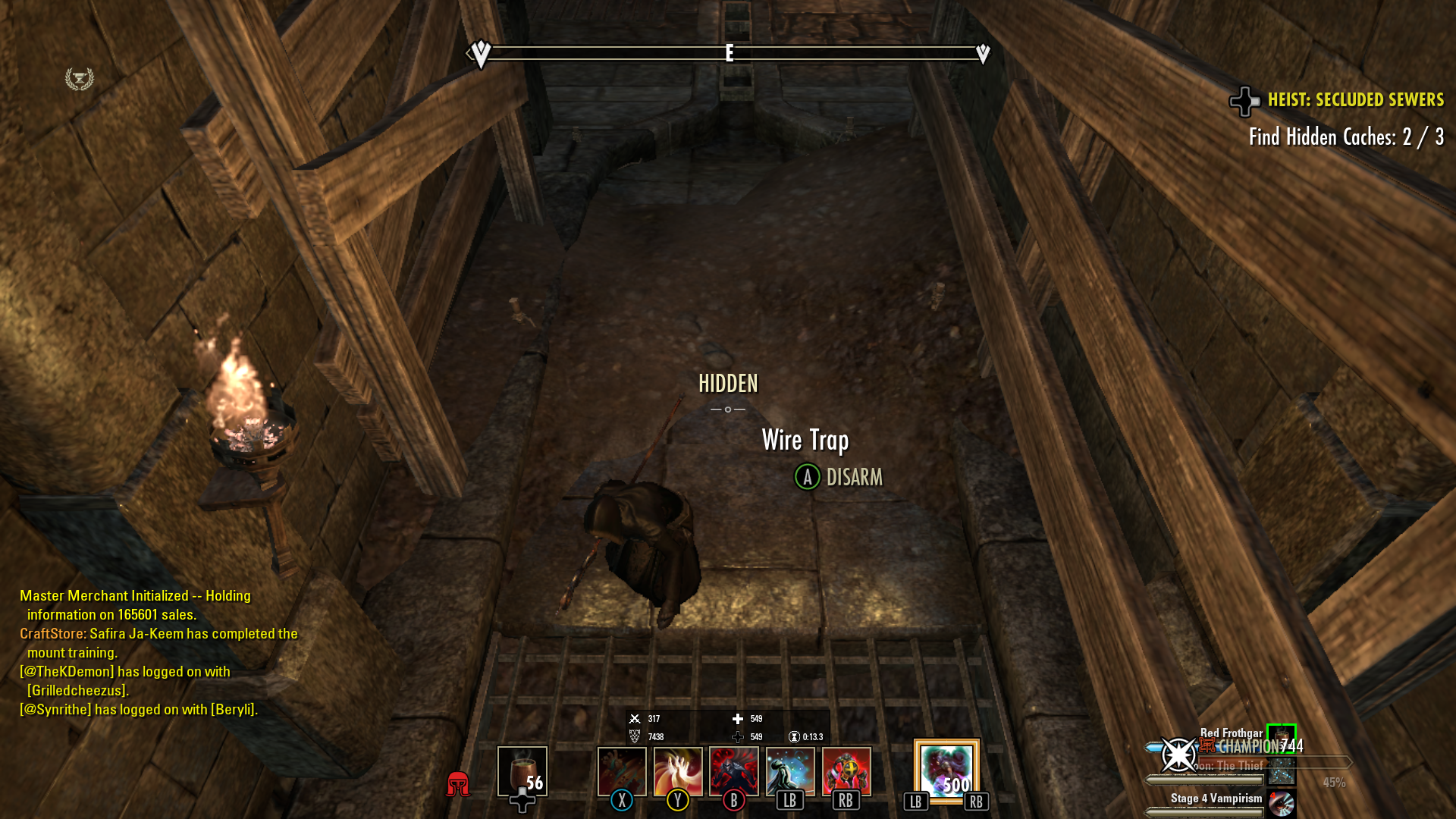This screenshot has height=819, width=1456.
Task: Toggle the HIDDEN stealth indicator
Action: pos(728,384)
